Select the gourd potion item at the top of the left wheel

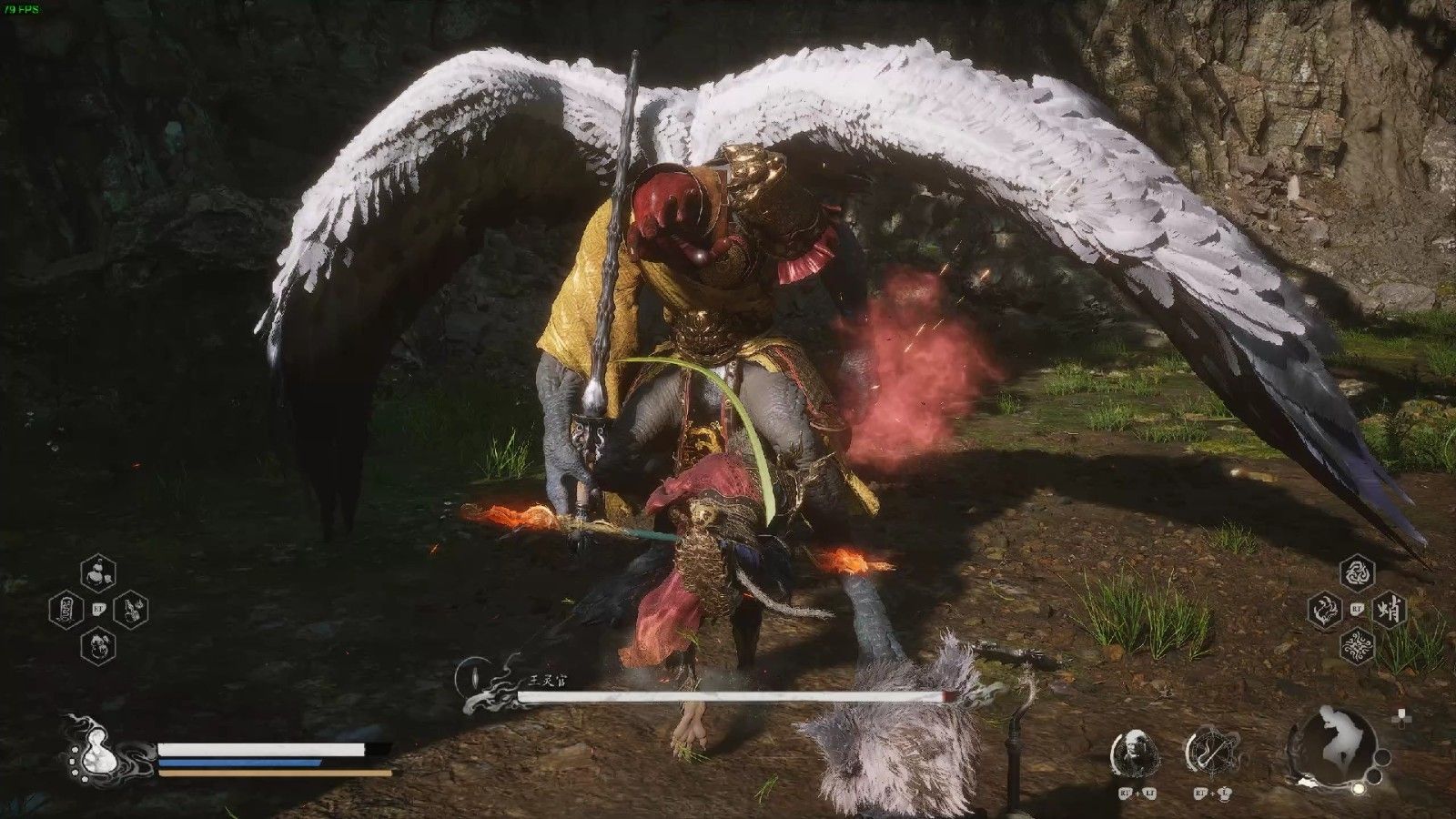[97, 572]
